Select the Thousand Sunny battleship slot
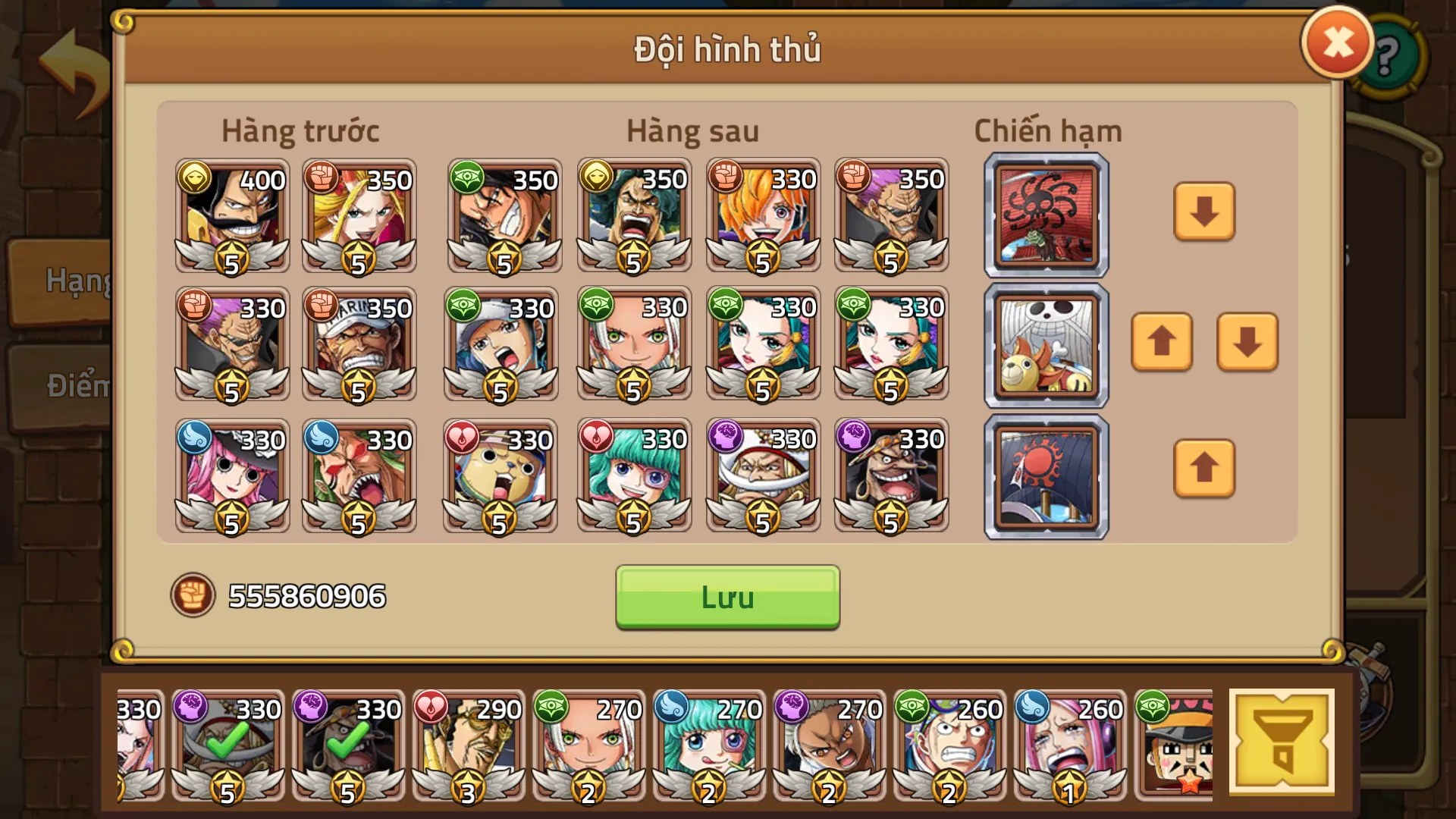The height and width of the screenshot is (819, 1456). pyautogui.click(x=1046, y=345)
